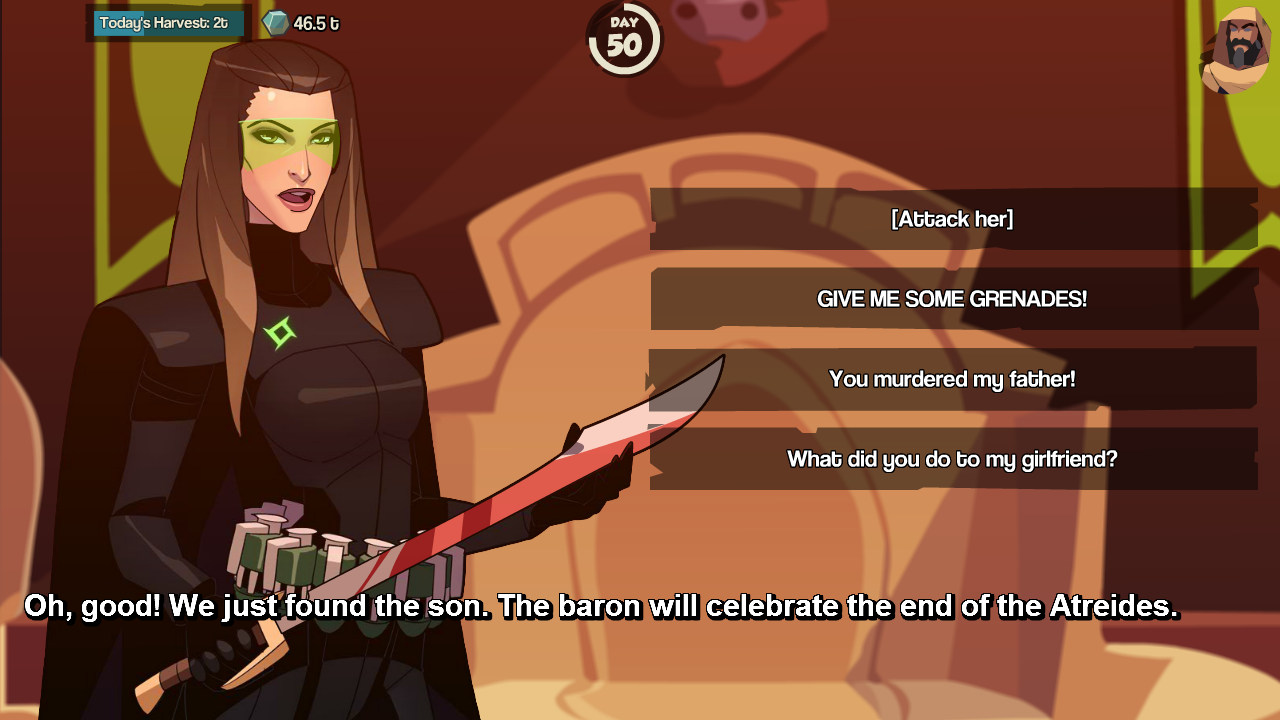Select "GIVE ME SOME GRENADES!" reply

click(x=952, y=299)
